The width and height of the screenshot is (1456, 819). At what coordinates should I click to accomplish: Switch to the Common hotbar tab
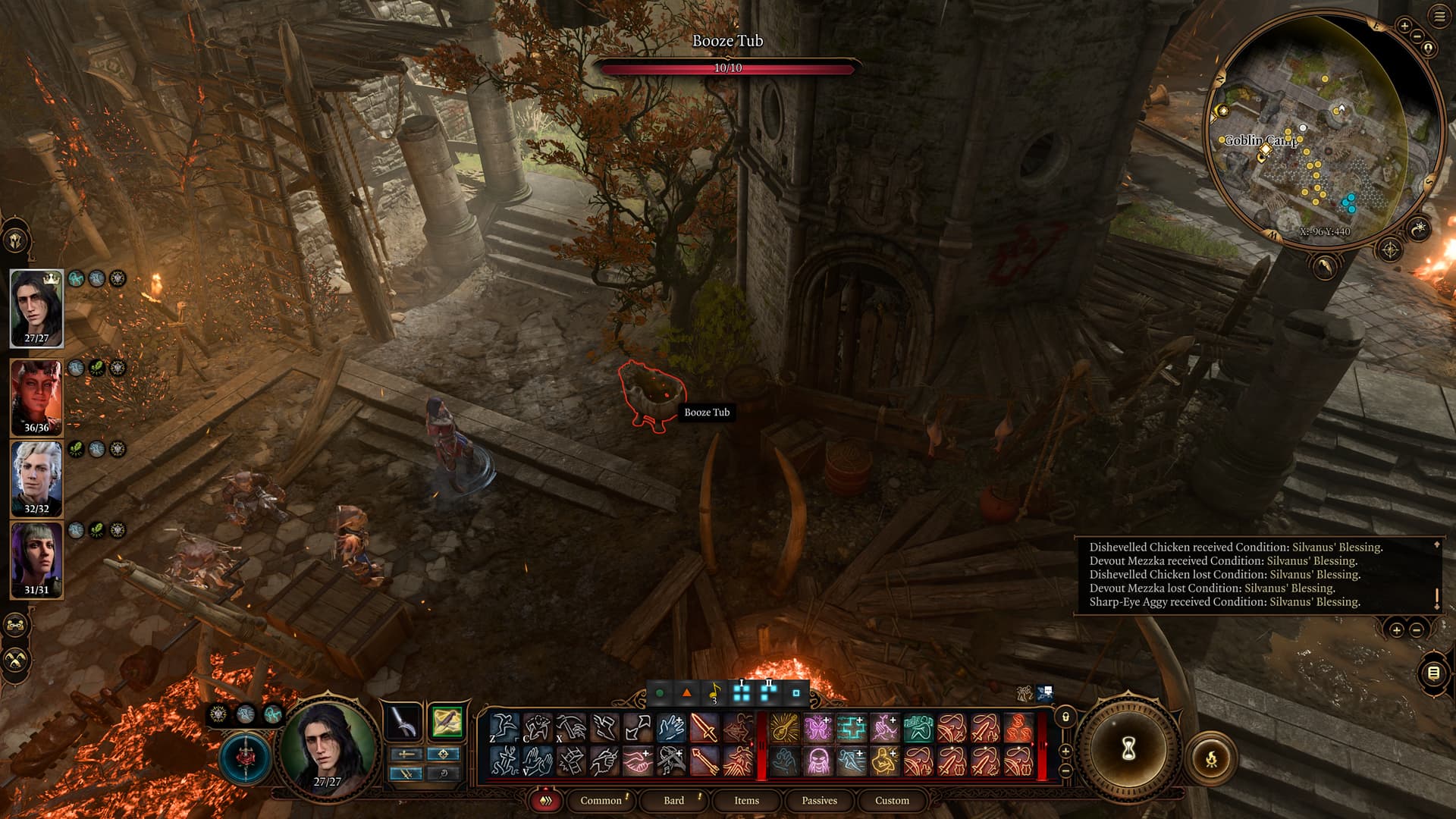[601, 800]
